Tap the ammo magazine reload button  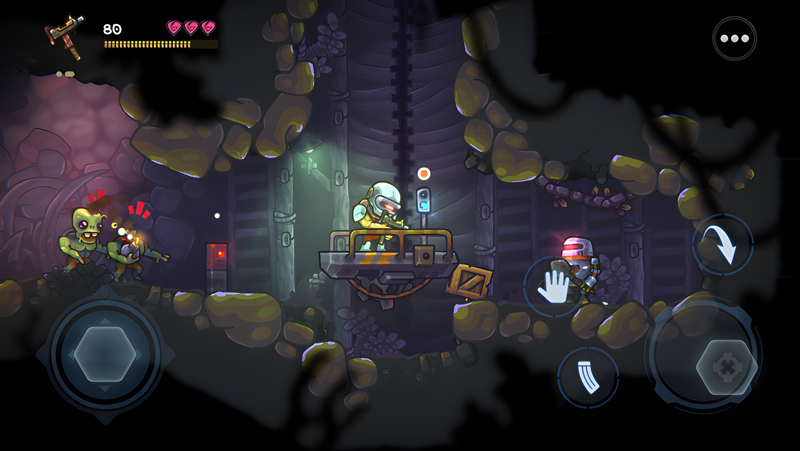[x=588, y=377]
